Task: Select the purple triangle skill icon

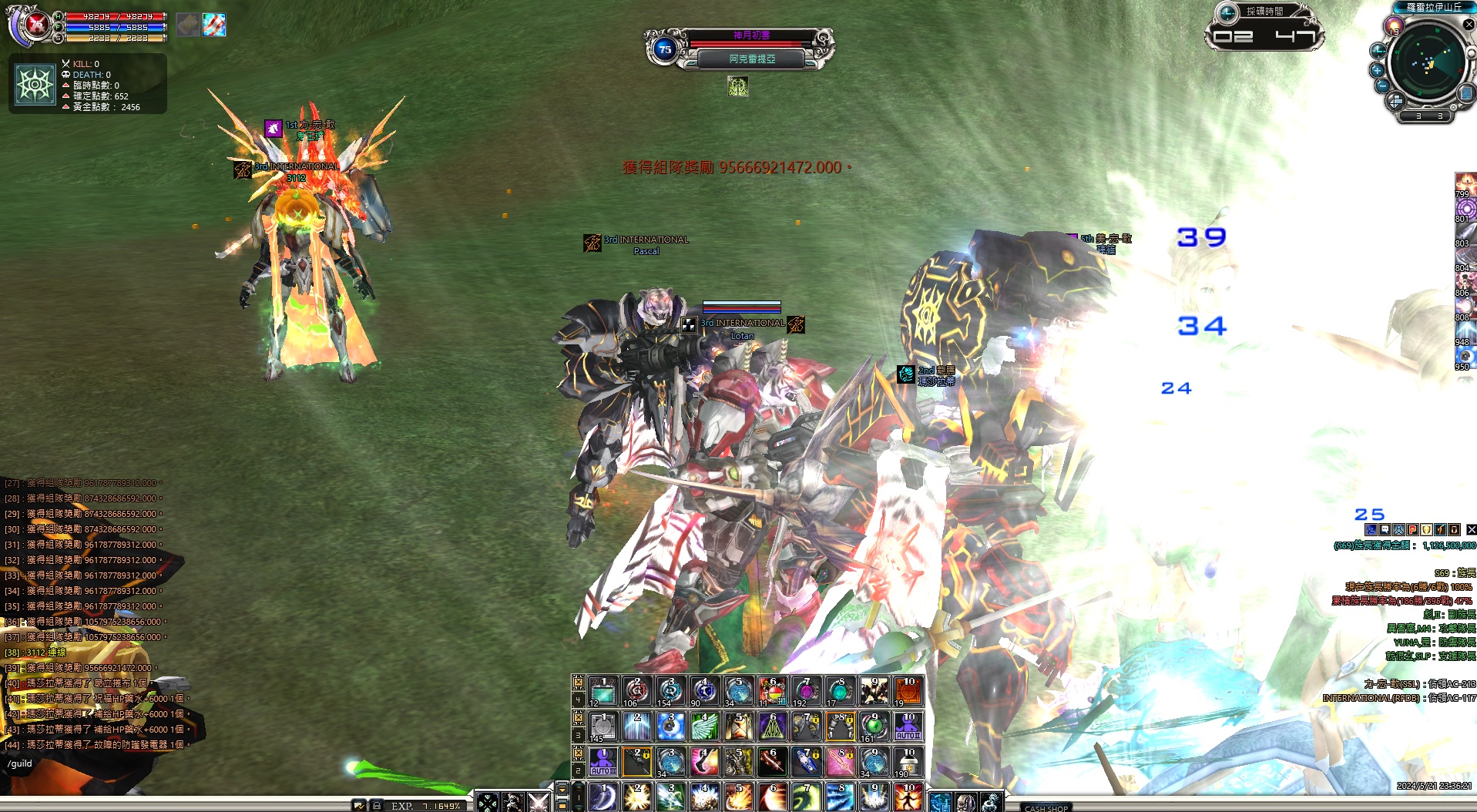Action: coord(772,726)
